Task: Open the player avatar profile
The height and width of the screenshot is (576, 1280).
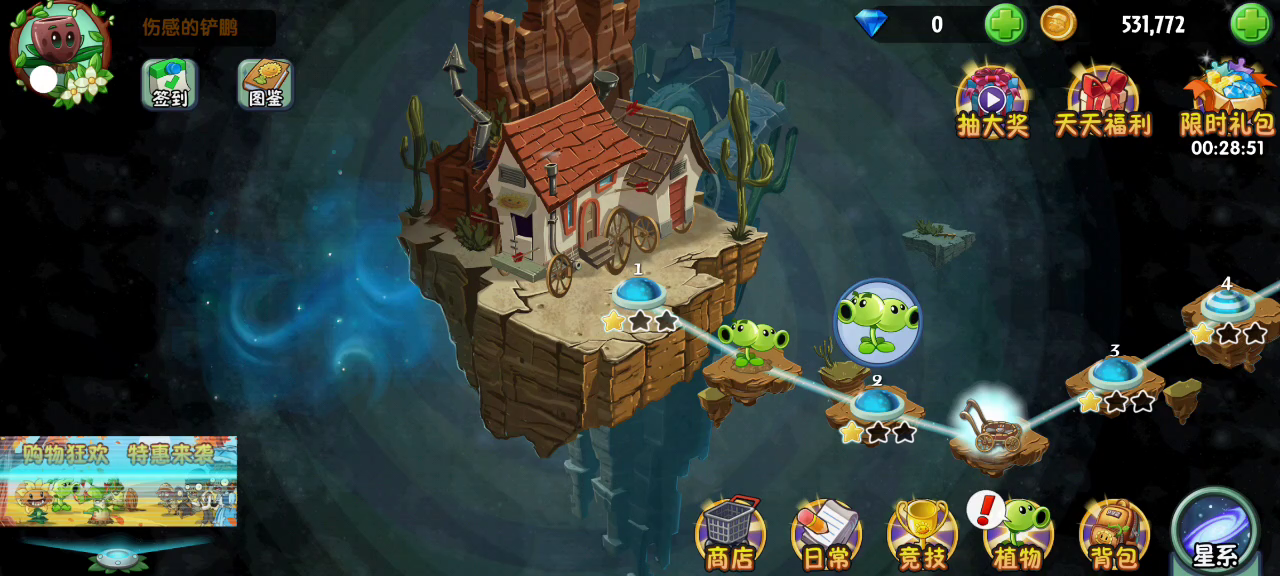Action: 60,50
